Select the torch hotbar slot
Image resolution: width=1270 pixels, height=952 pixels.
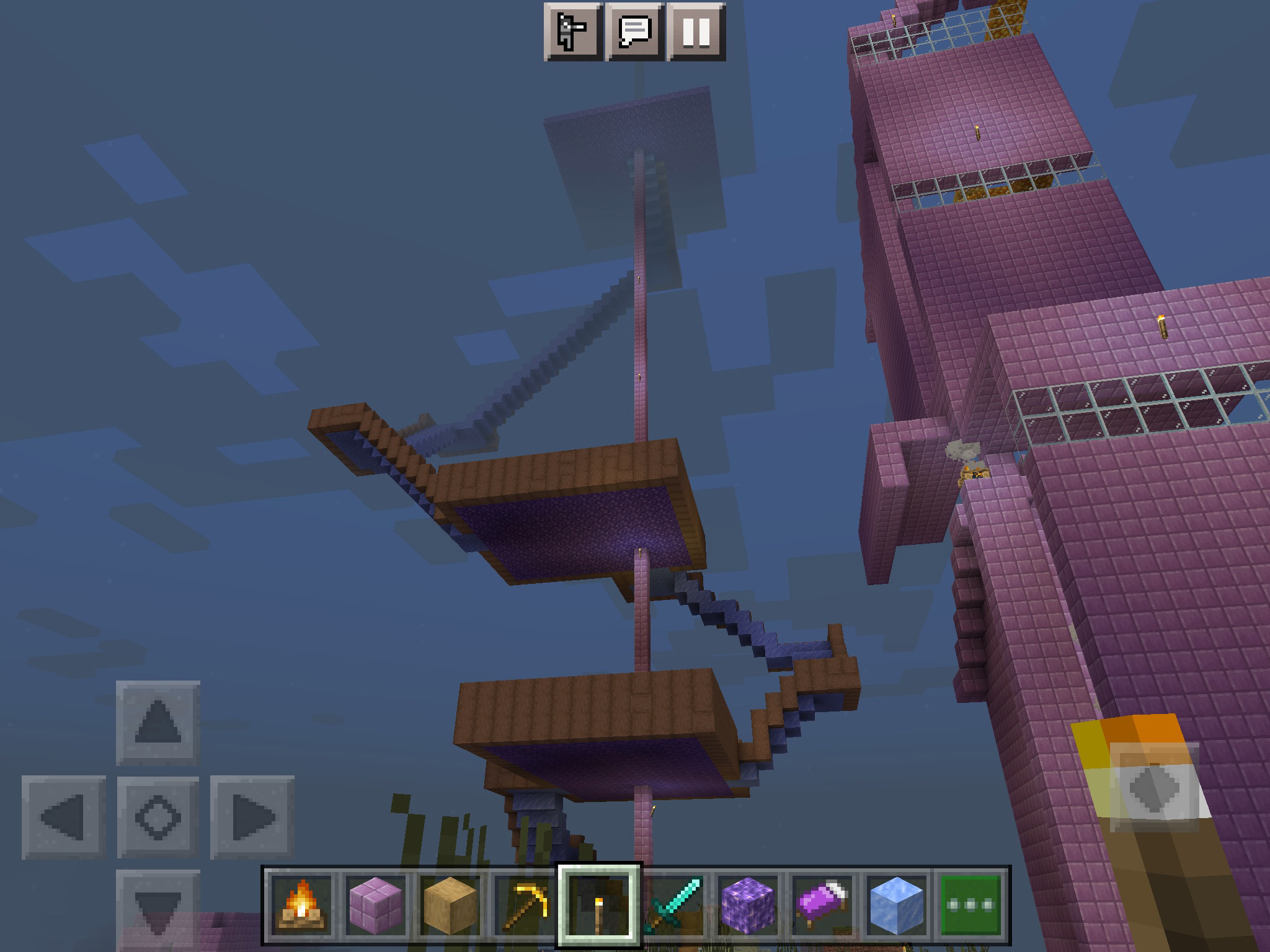pyautogui.click(x=599, y=904)
